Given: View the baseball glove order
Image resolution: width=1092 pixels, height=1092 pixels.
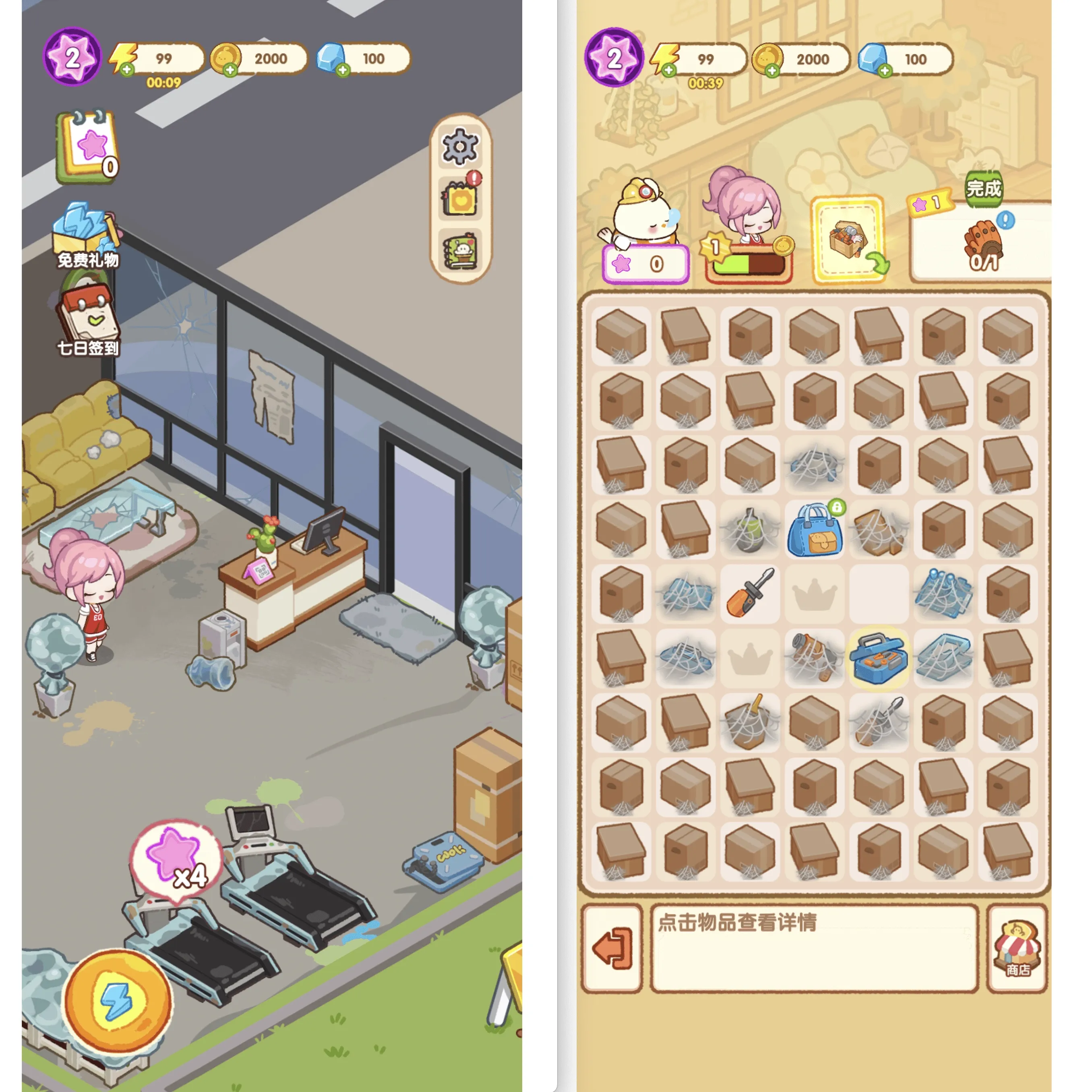Looking at the screenshot, I should 983,243.
